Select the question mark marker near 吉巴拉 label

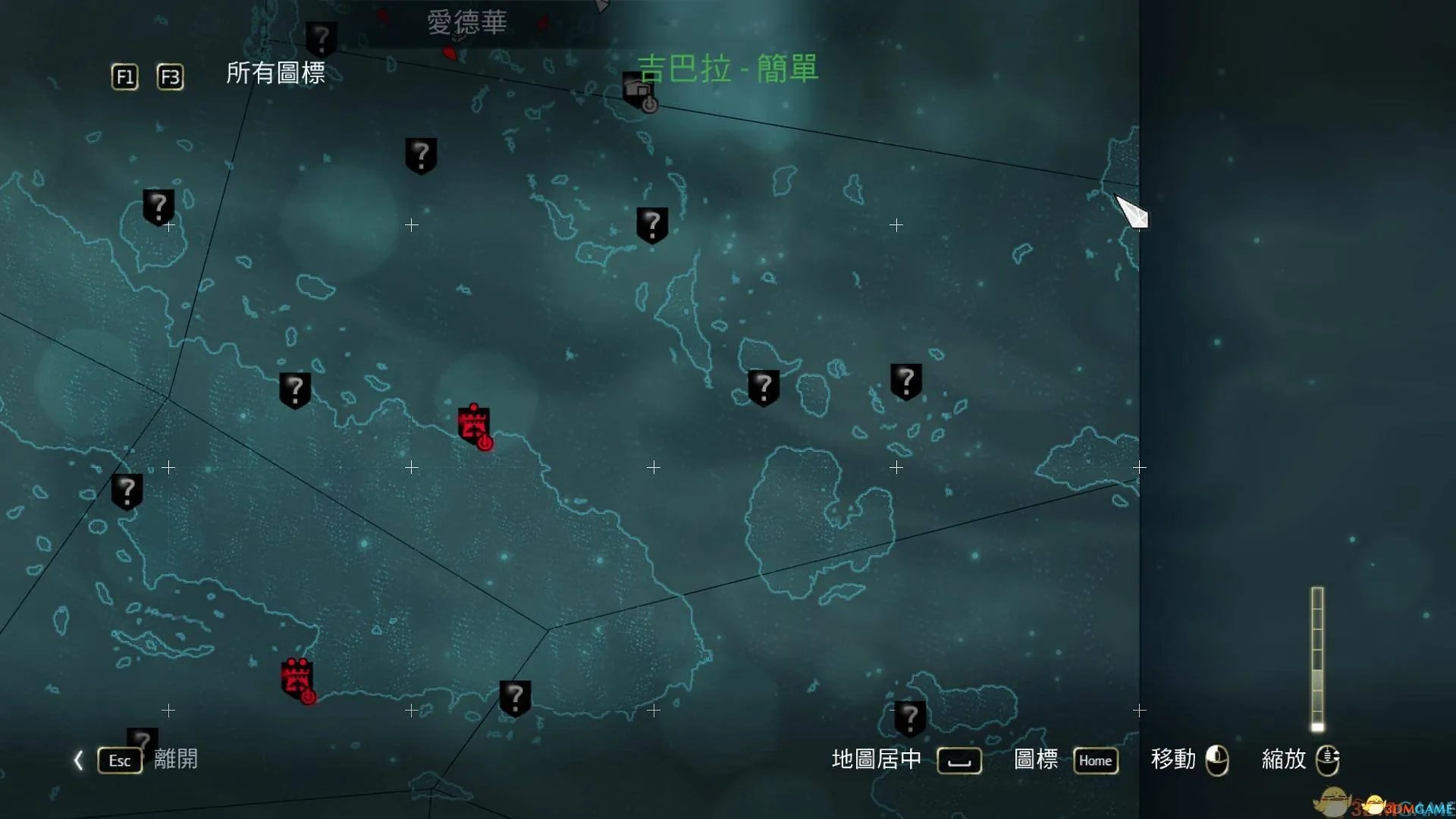tap(651, 224)
